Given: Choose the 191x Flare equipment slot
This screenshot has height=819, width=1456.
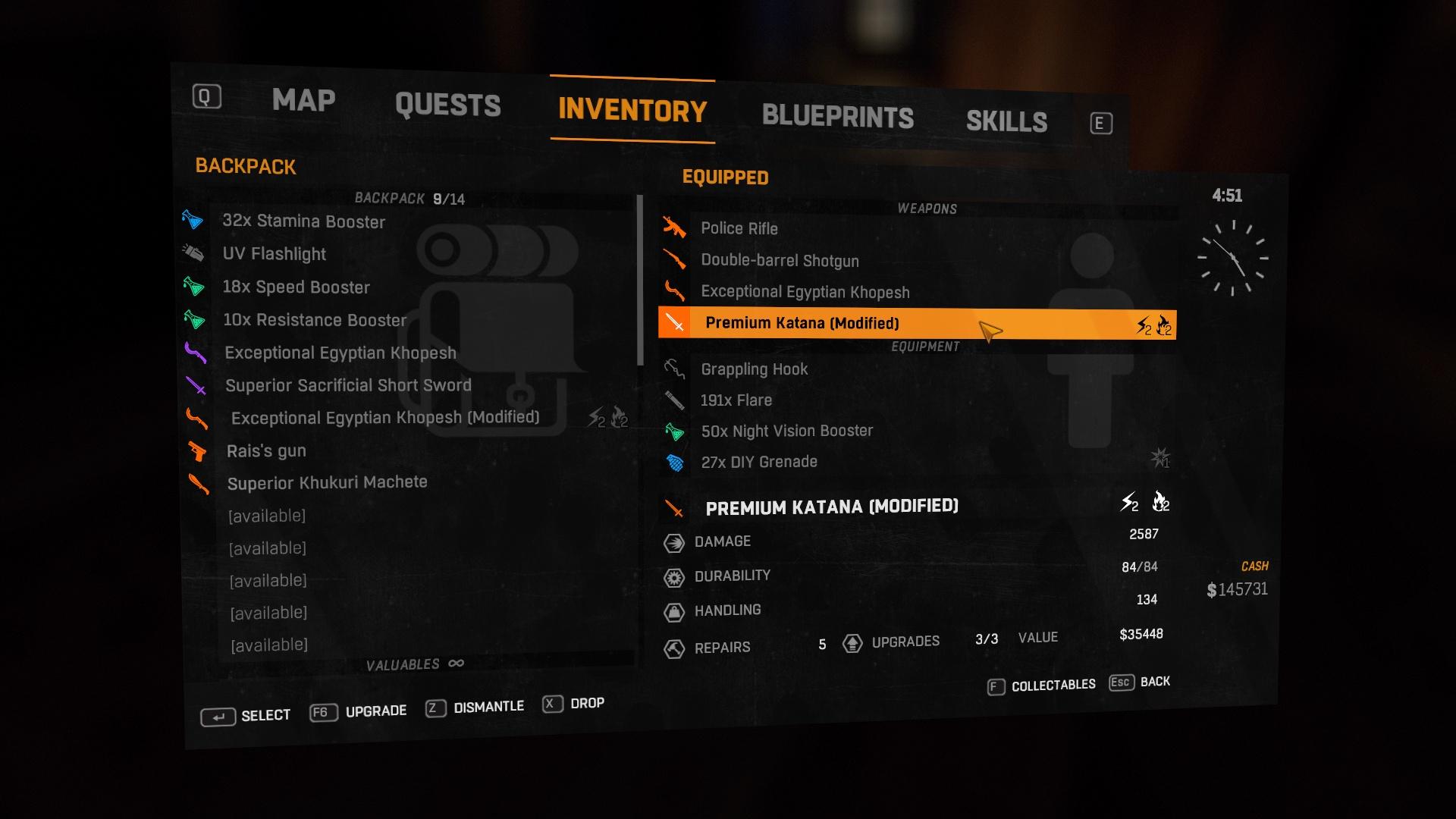Looking at the screenshot, I should click(x=736, y=400).
